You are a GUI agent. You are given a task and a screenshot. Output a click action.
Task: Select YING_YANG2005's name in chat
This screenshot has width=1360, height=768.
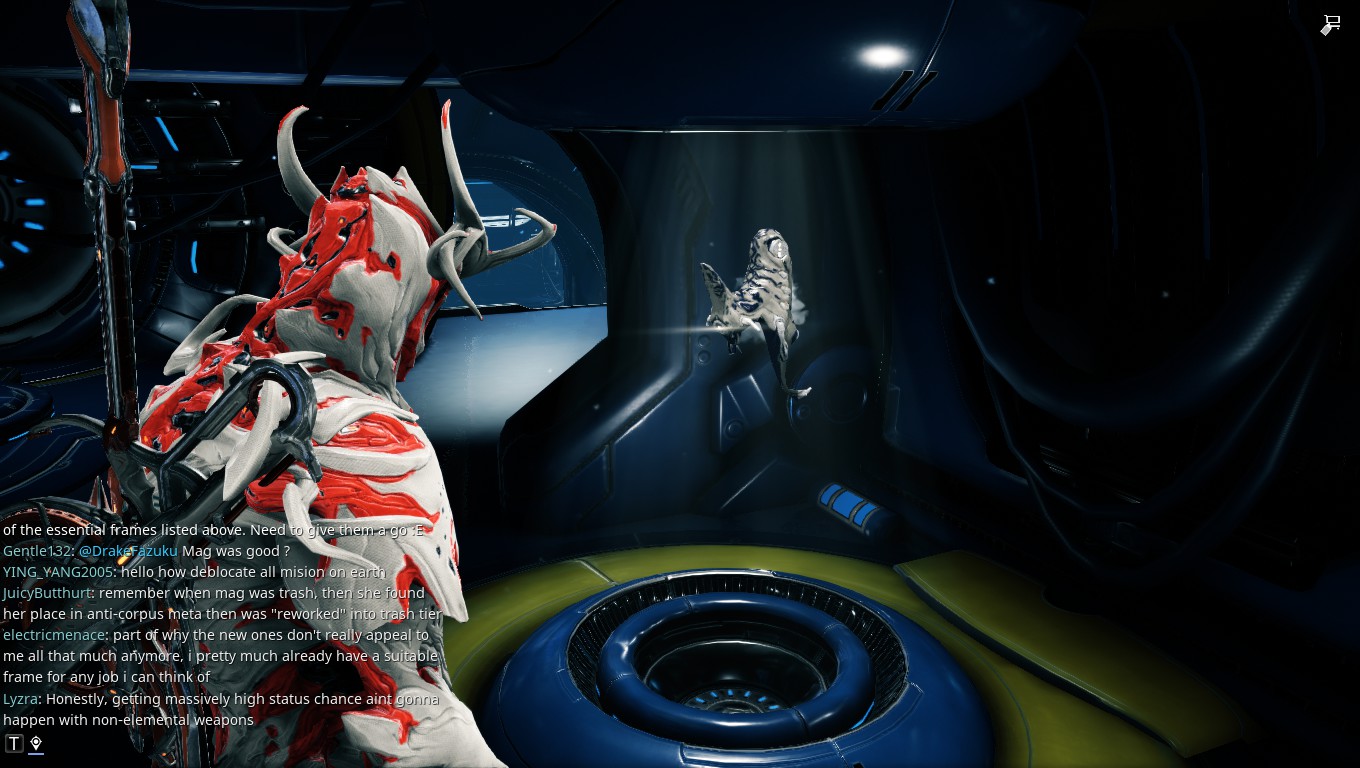point(57,572)
